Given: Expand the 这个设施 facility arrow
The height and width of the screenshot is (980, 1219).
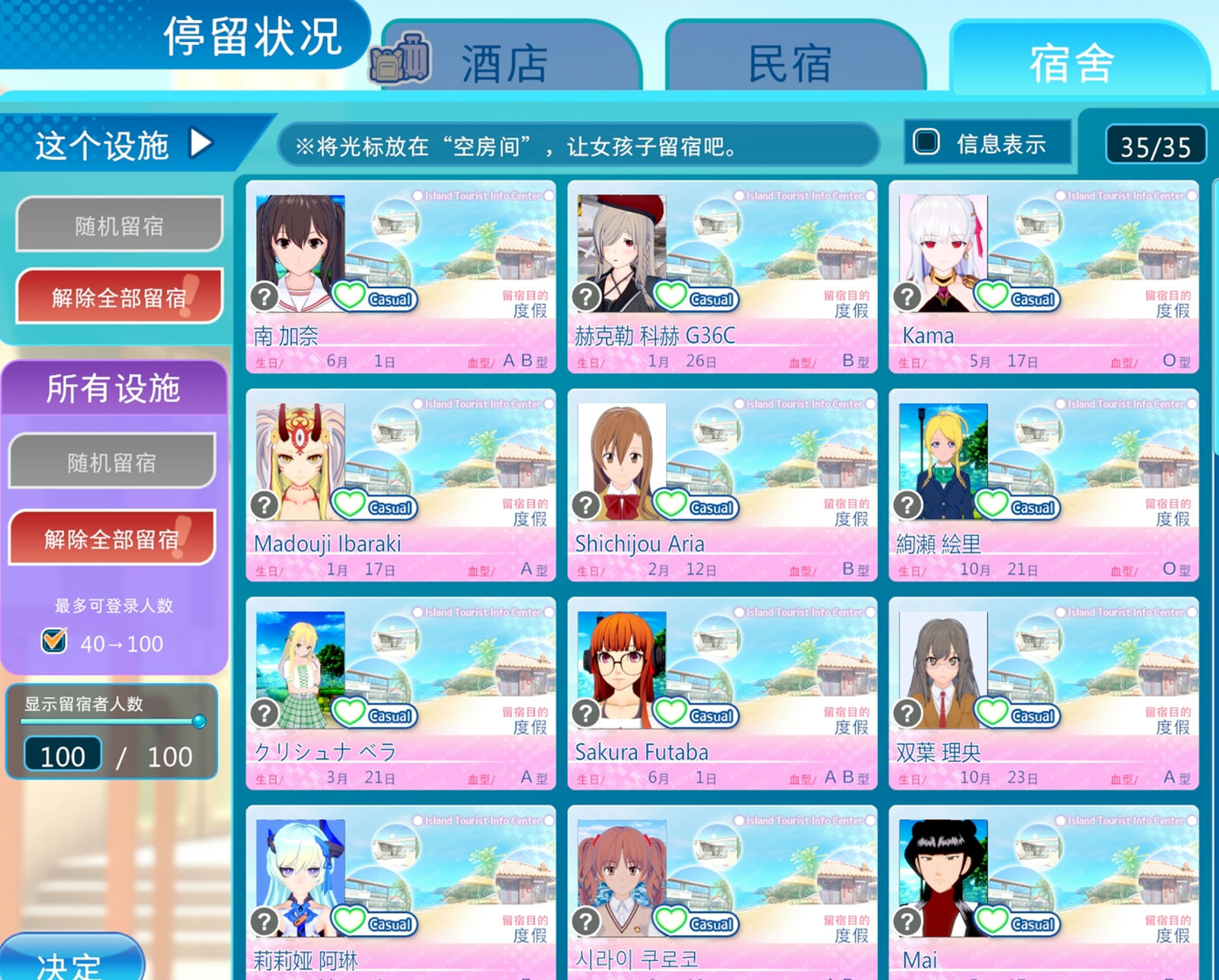Looking at the screenshot, I should click(x=200, y=143).
